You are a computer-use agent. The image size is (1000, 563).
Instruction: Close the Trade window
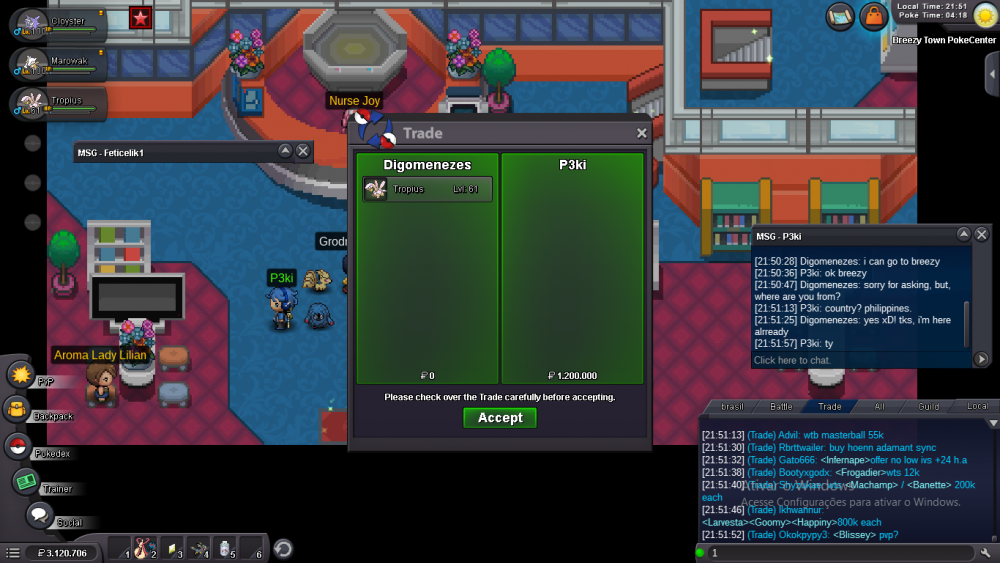pos(642,133)
